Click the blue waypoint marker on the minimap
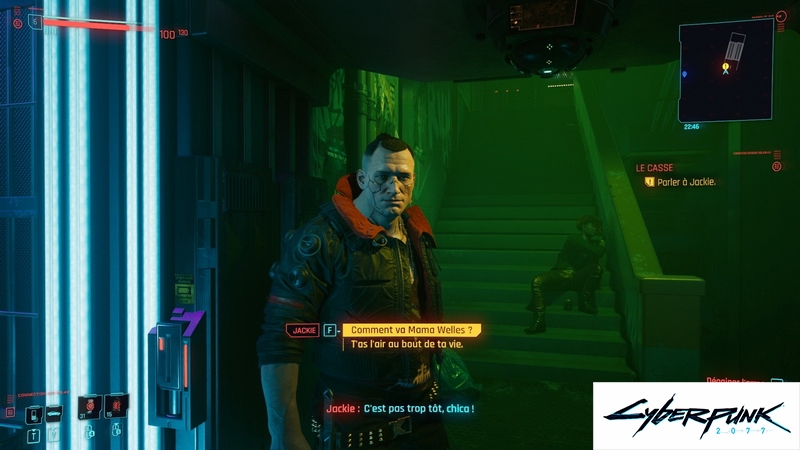This screenshot has height=450, width=800. (x=684, y=73)
